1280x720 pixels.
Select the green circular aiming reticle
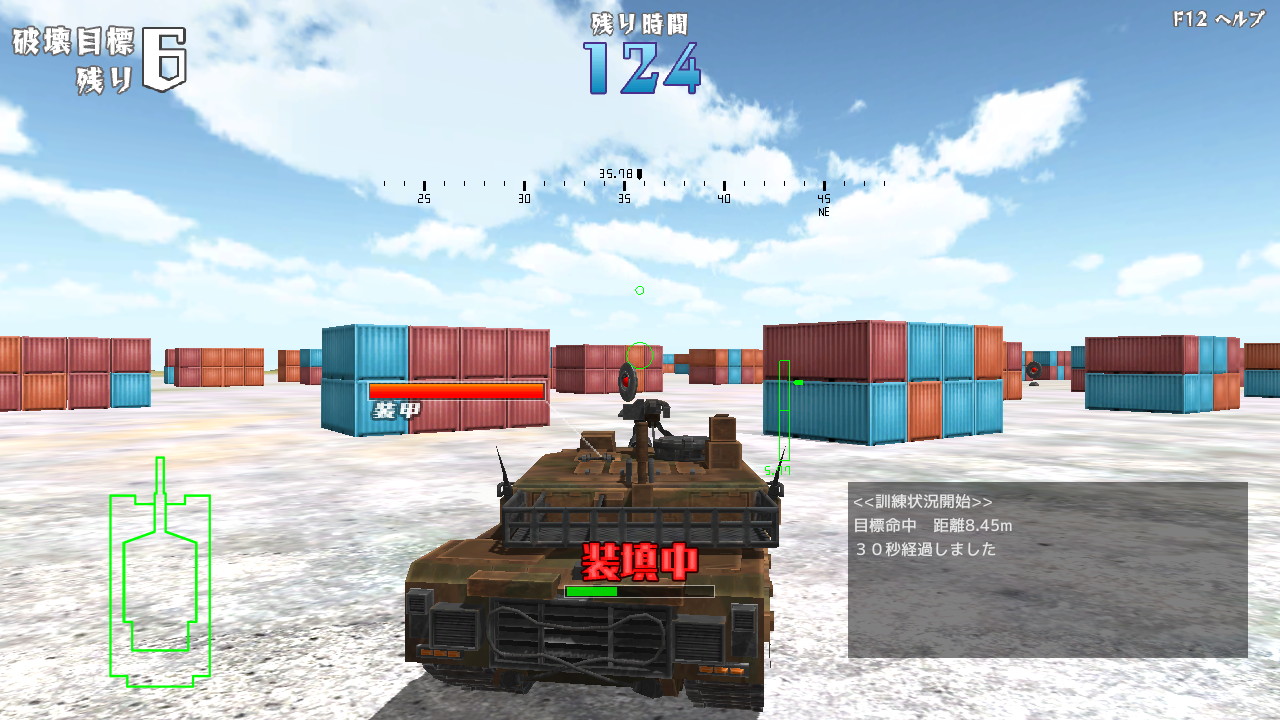click(x=638, y=357)
